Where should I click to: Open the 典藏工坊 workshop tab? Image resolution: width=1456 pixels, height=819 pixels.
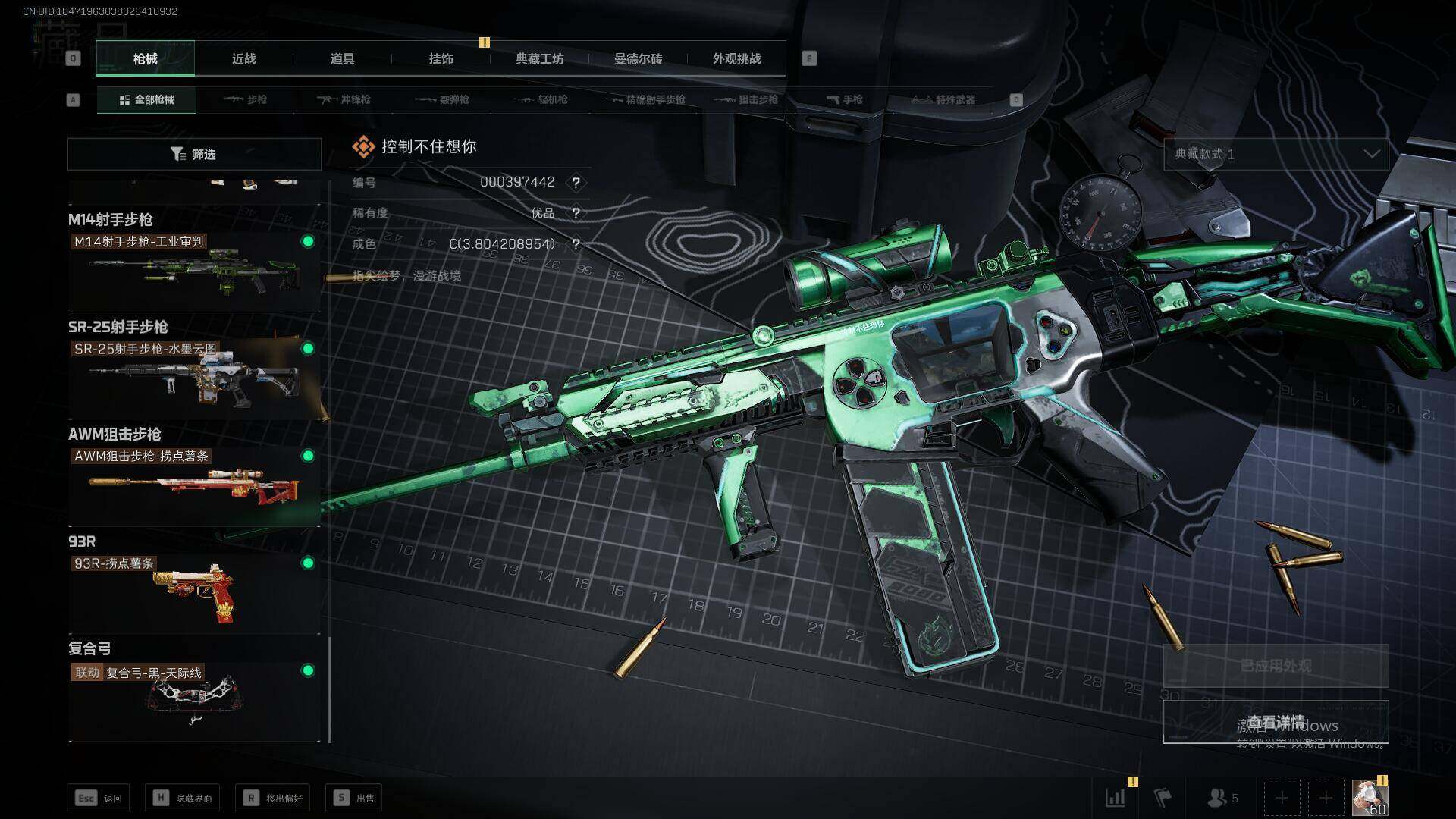click(x=539, y=58)
